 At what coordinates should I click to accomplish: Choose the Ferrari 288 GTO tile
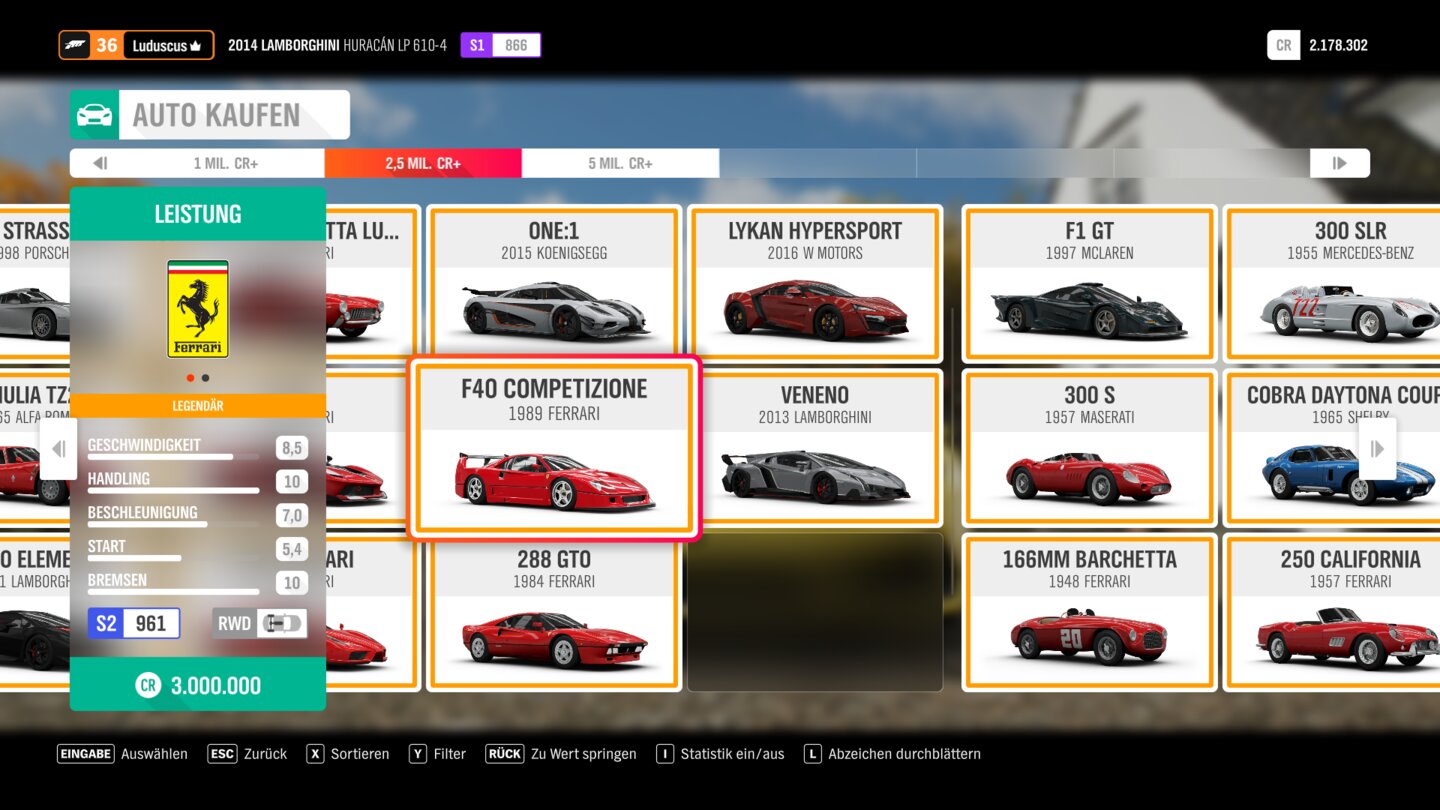(x=554, y=612)
